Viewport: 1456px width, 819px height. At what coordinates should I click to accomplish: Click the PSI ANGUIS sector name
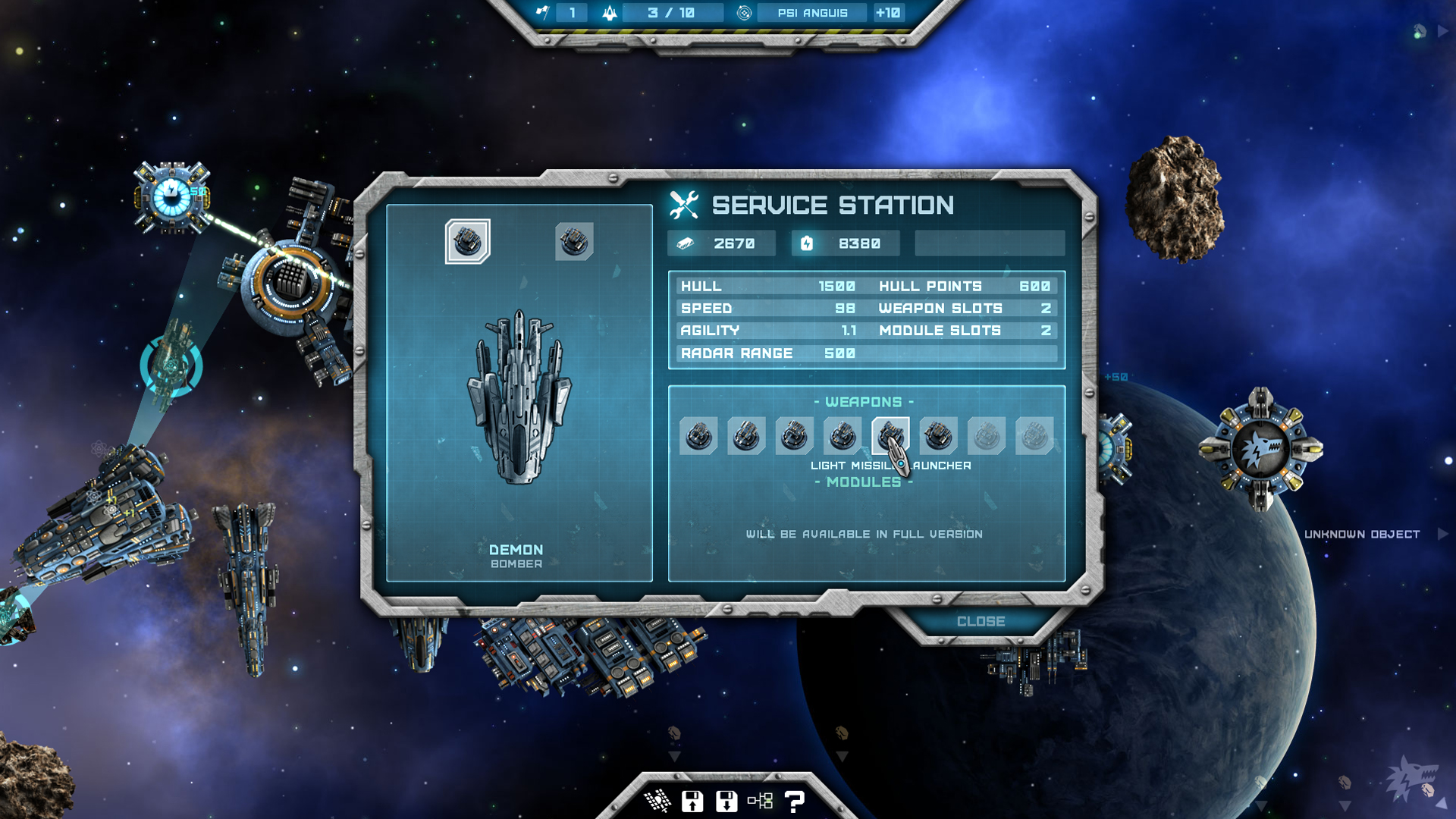(x=813, y=13)
